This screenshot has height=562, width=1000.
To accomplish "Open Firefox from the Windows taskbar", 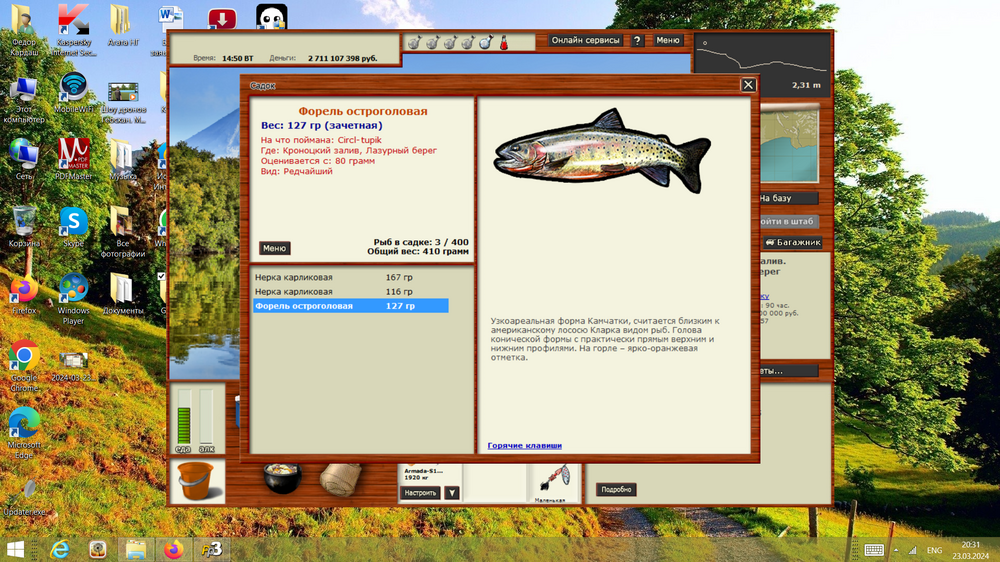I will point(175,549).
